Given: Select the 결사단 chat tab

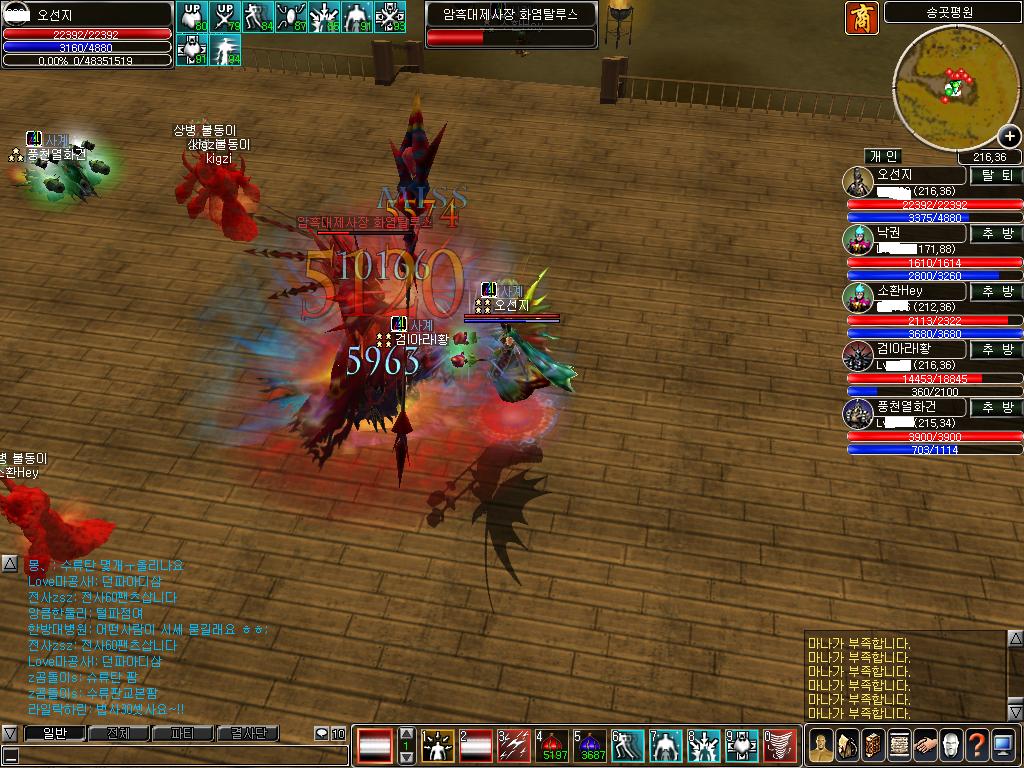Looking at the screenshot, I should [247, 734].
